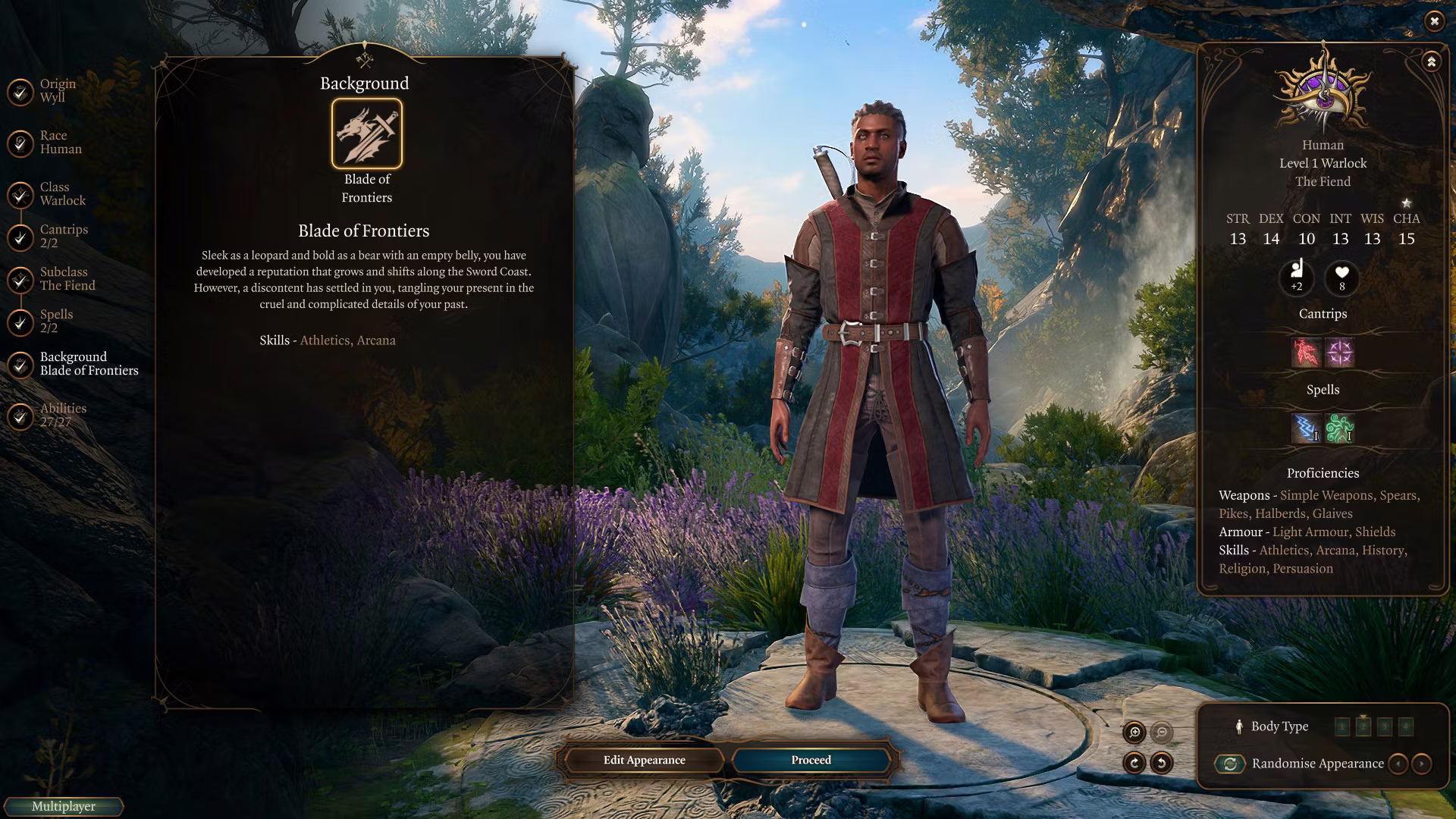Open the Multiplayer panel
The height and width of the screenshot is (819, 1456).
pos(63,806)
